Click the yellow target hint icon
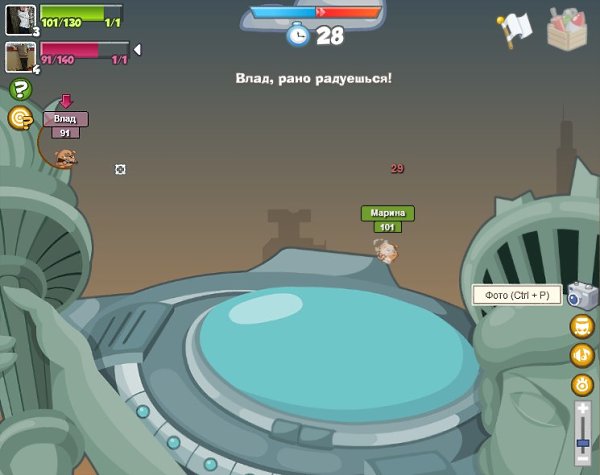Viewport: 600px width, 475px height. tap(20, 118)
